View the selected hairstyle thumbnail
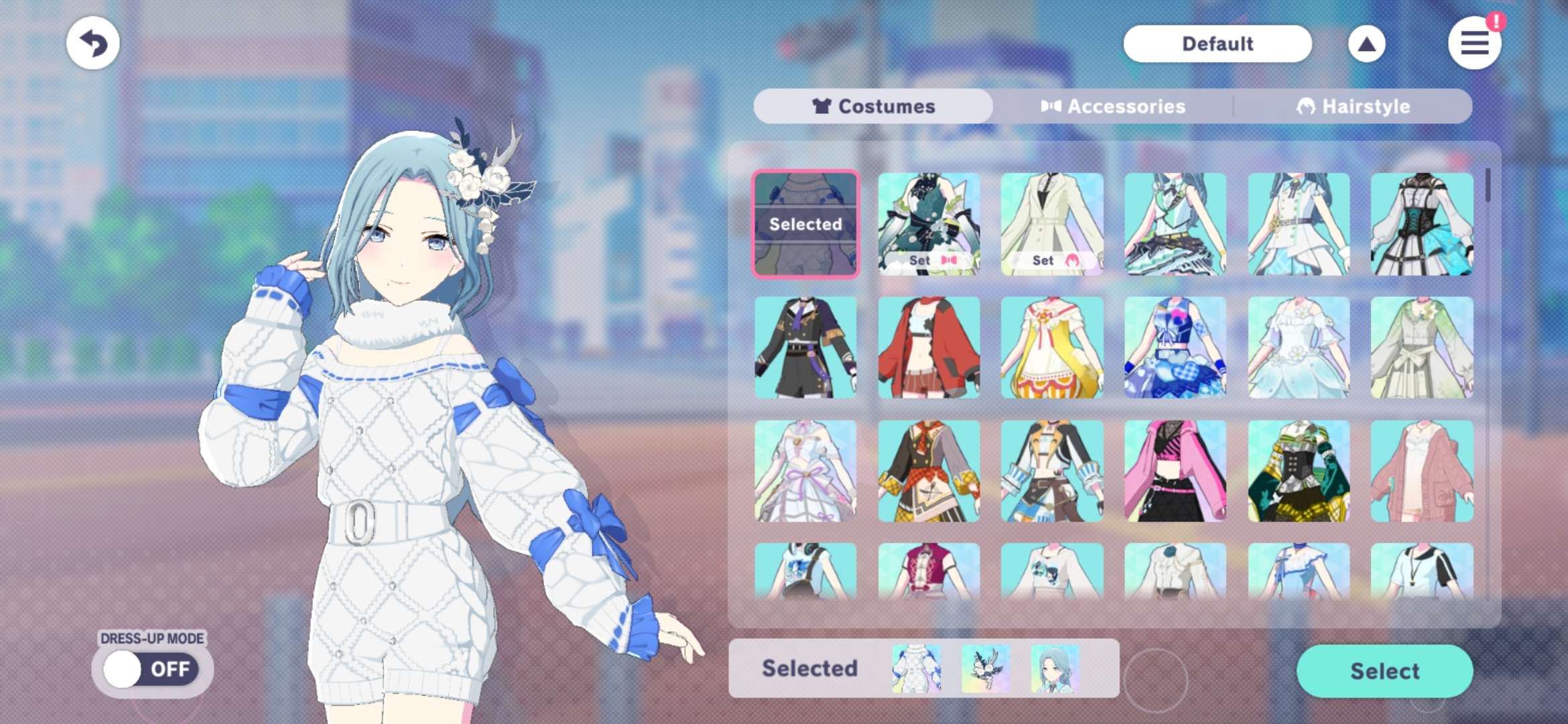Image resolution: width=1568 pixels, height=724 pixels. pyautogui.click(x=1055, y=668)
